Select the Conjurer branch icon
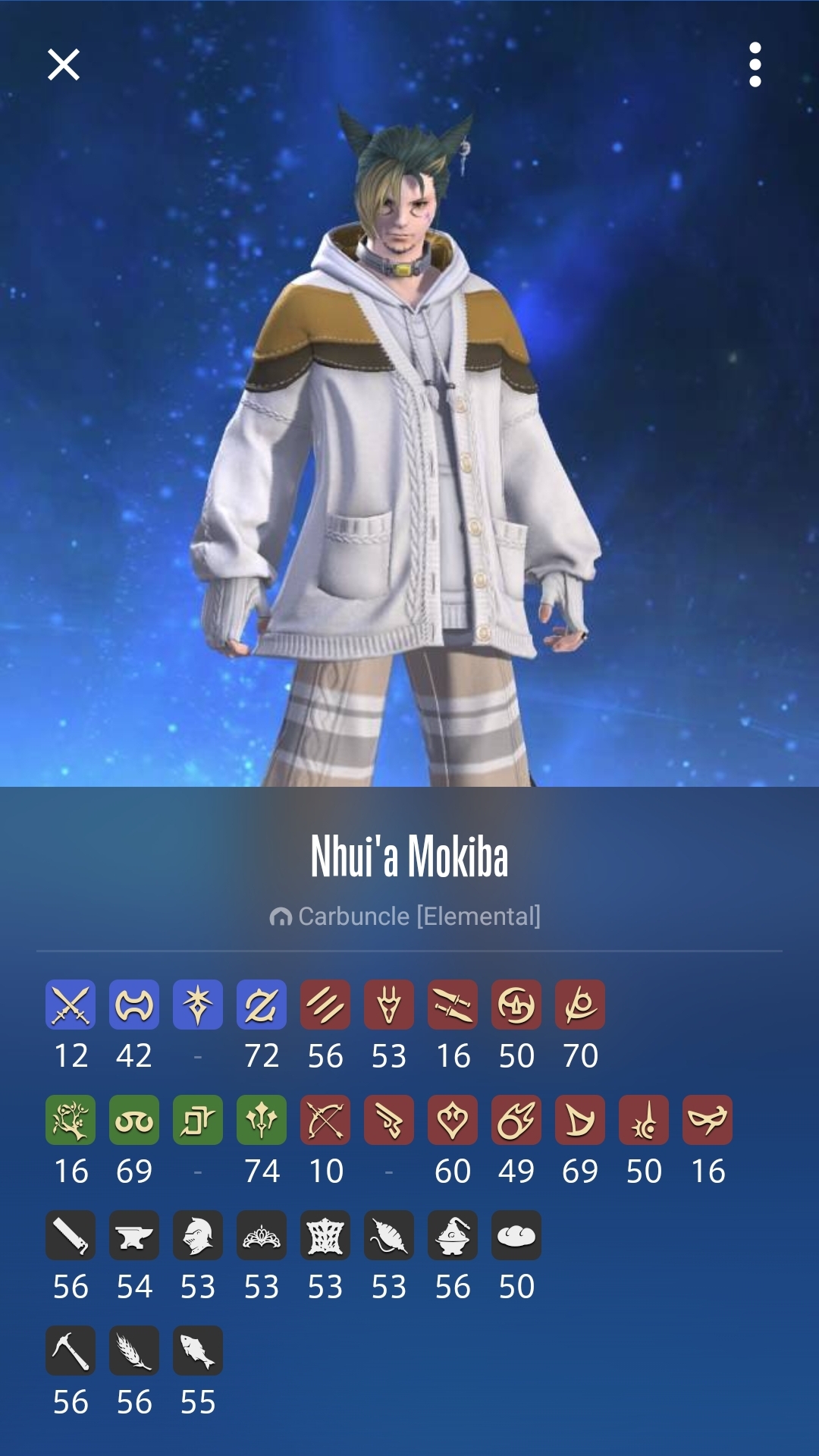This screenshot has height=1456, width=819. tap(71, 1120)
